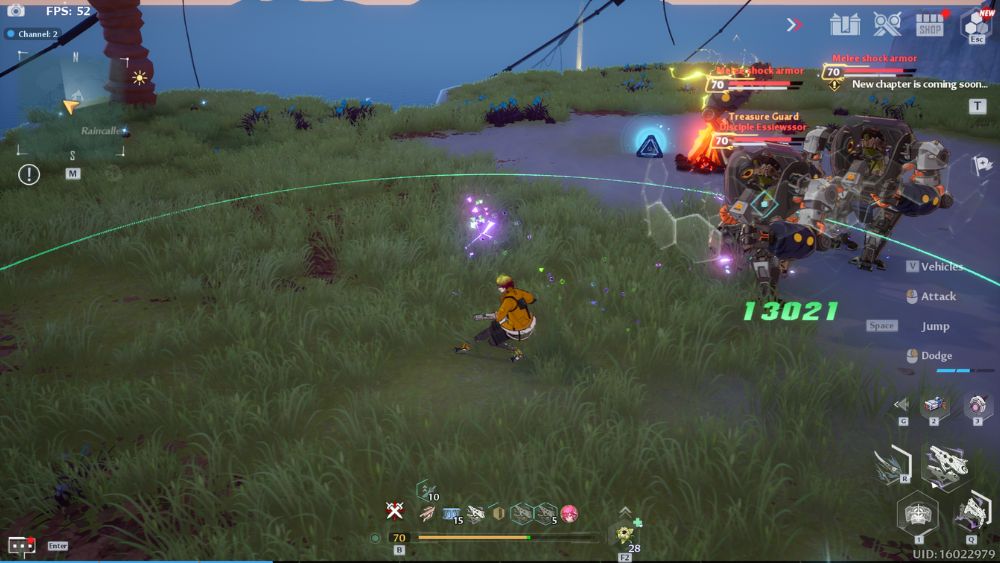Use the relic in slot 2

[934, 405]
